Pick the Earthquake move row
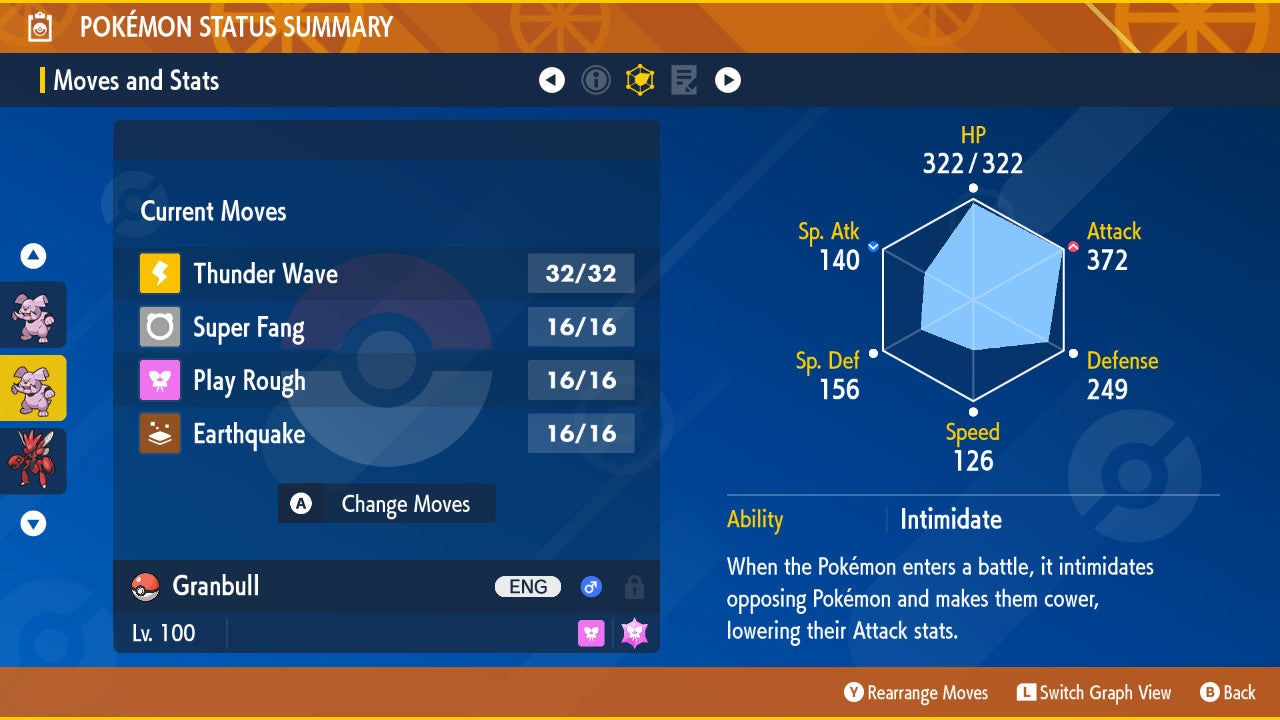 point(386,434)
